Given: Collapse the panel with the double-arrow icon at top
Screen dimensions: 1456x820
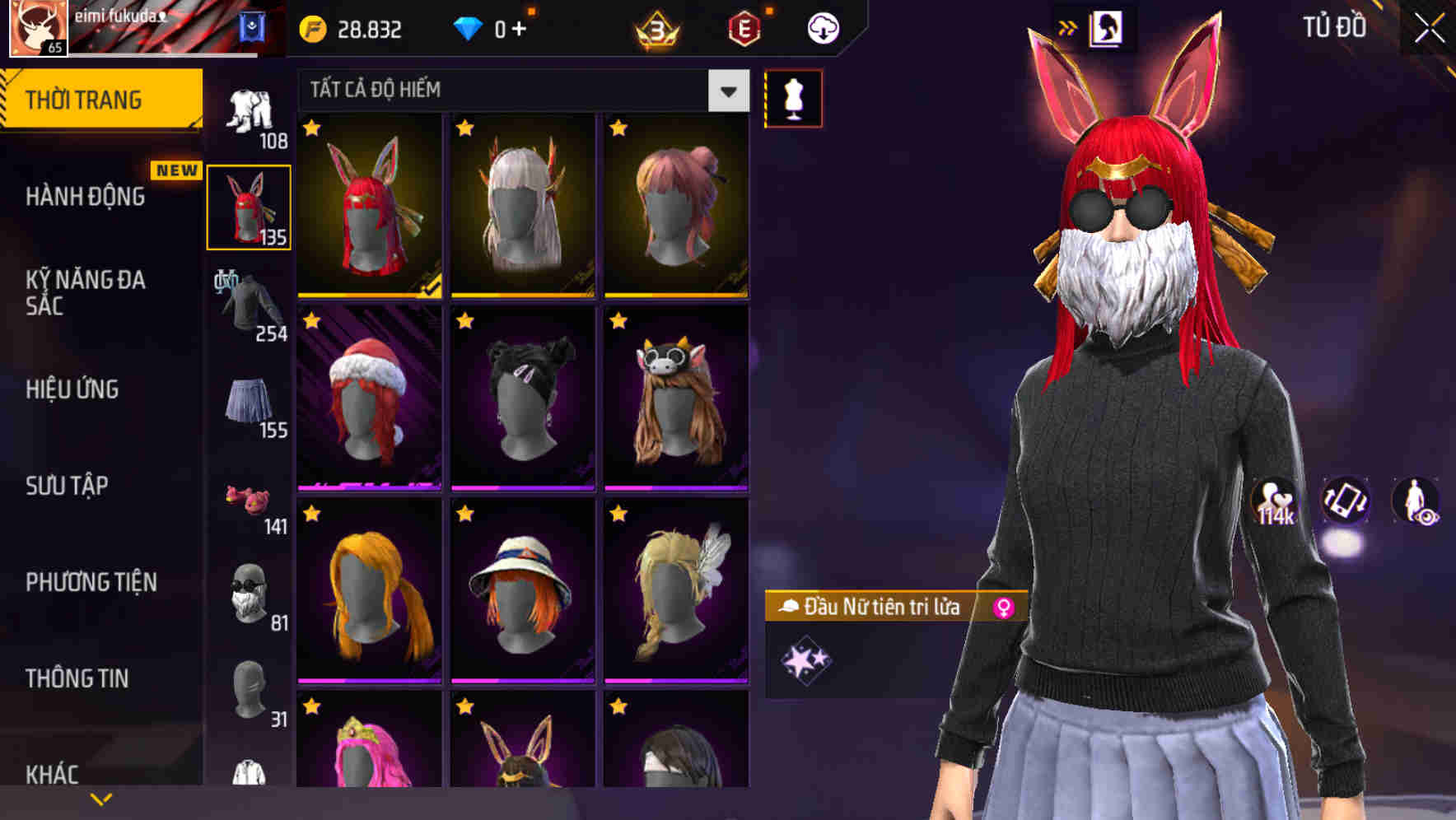Looking at the screenshot, I should pyautogui.click(x=1068, y=25).
